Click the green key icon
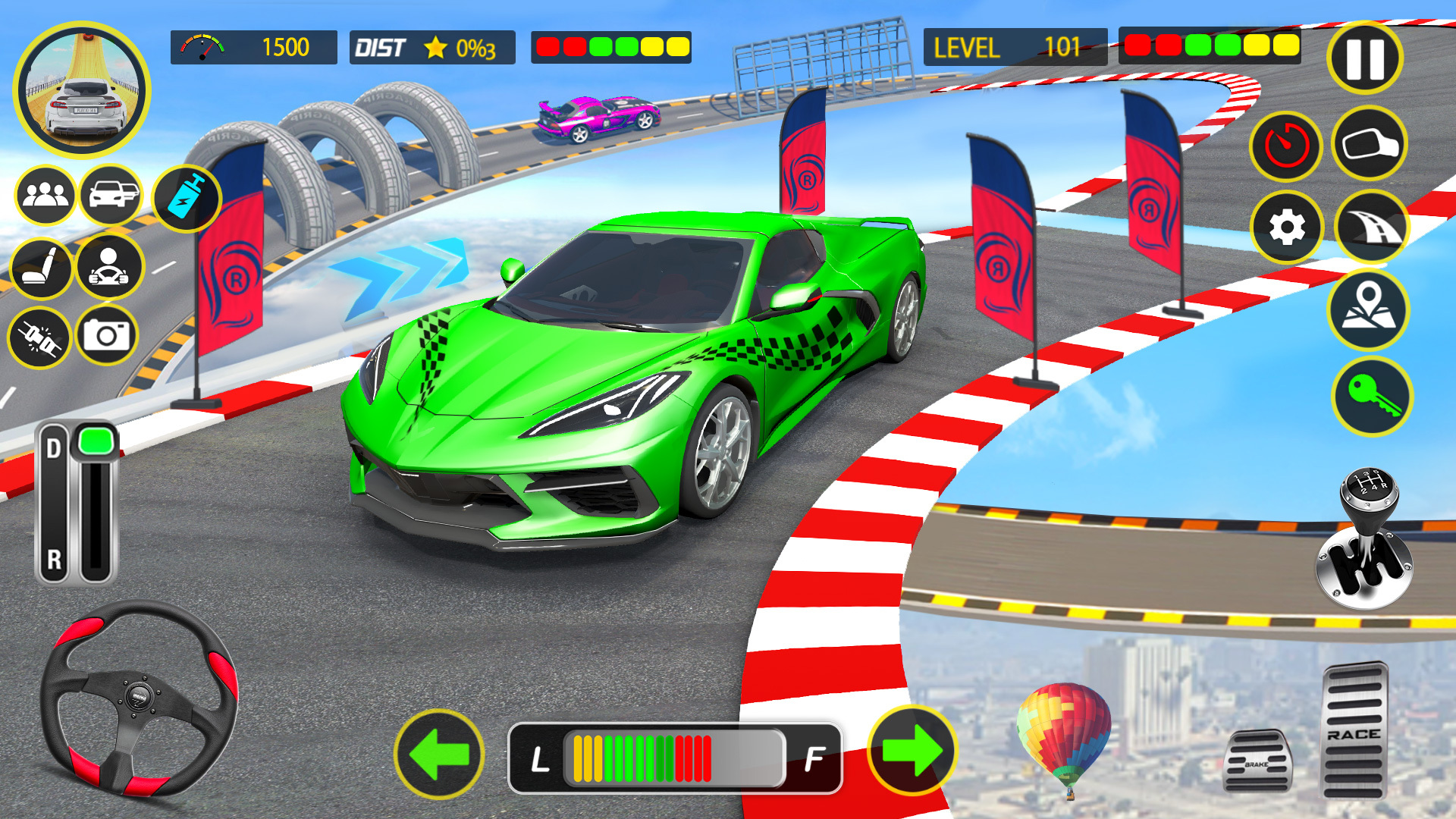The height and width of the screenshot is (819, 1456). pos(1370,389)
